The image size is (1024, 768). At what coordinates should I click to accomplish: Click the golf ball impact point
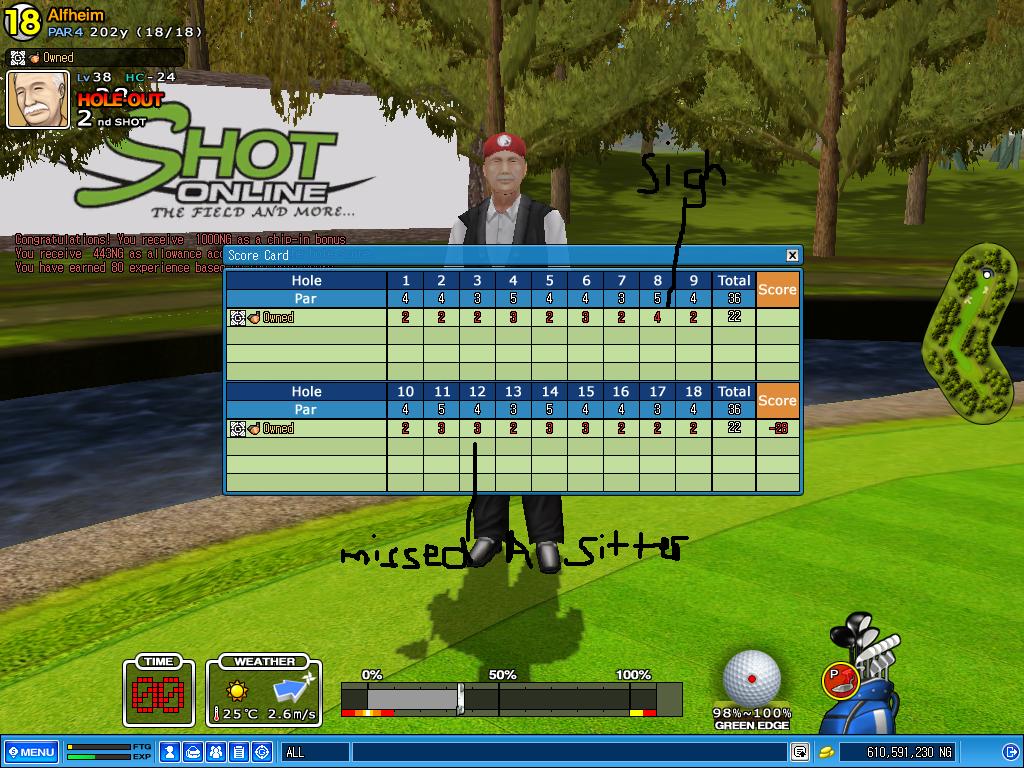coord(752,679)
